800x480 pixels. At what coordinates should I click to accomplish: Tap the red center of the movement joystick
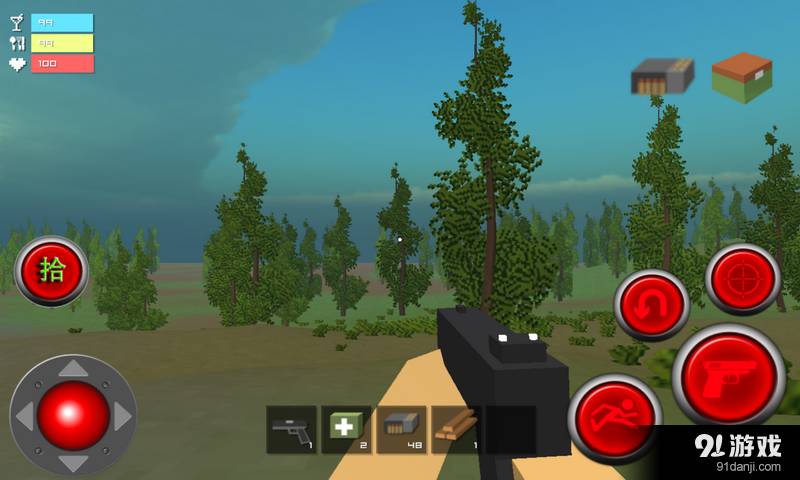[x=73, y=414]
